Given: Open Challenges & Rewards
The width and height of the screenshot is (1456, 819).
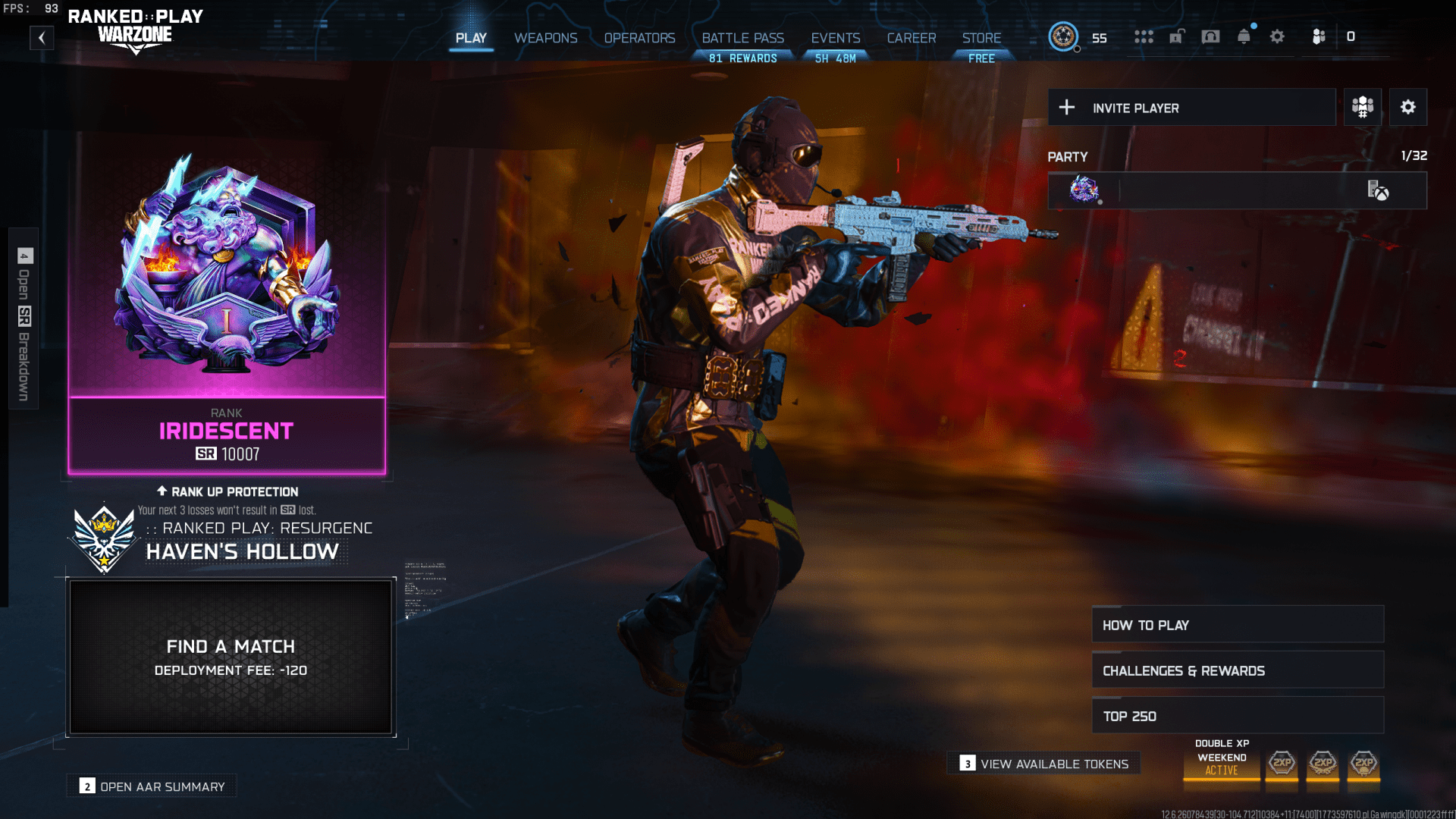Looking at the screenshot, I should [1237, 670].
